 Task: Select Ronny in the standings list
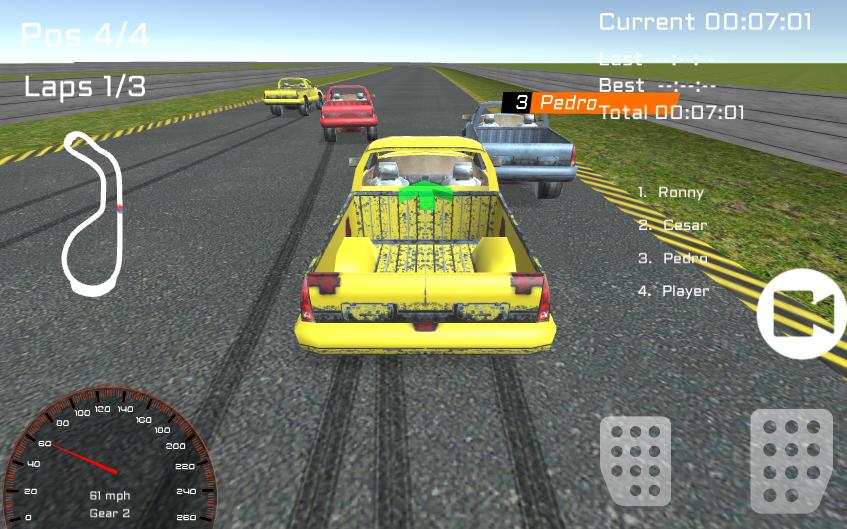[x=671, y=192]
